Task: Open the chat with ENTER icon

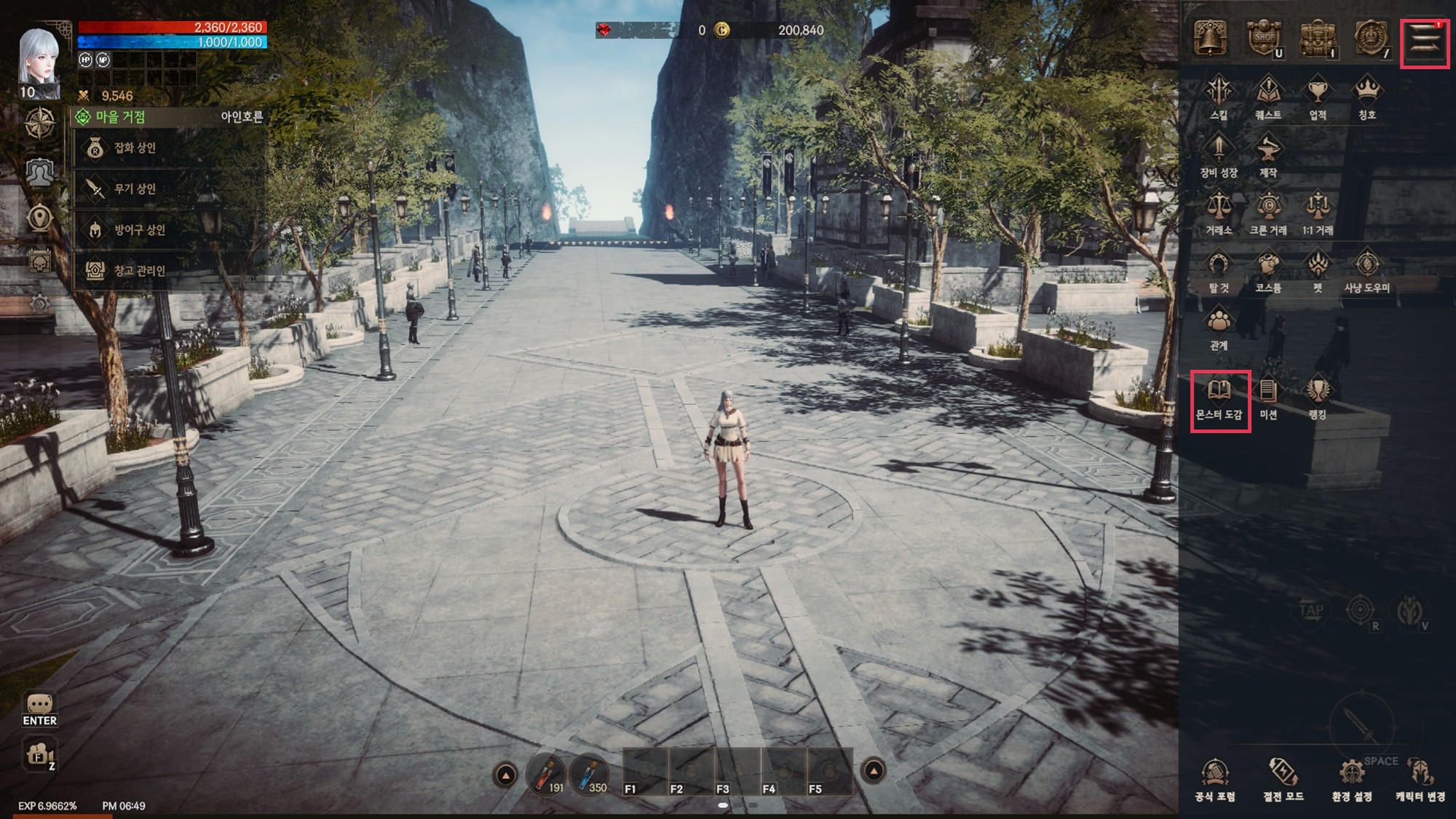Action: point(39,710)
